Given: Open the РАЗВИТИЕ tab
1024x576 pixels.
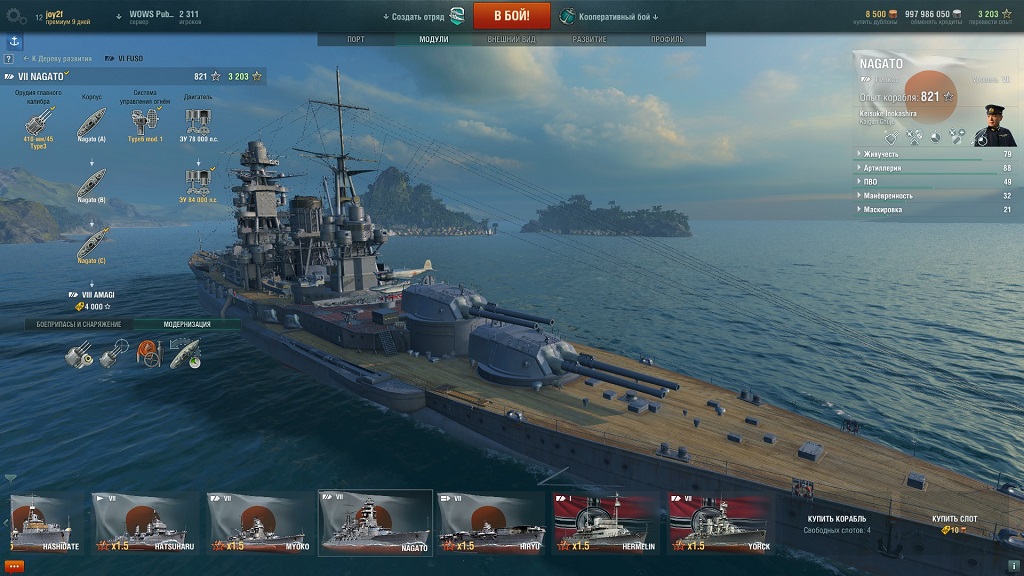Looking at the screenshot, I should (x=589, y=39).
